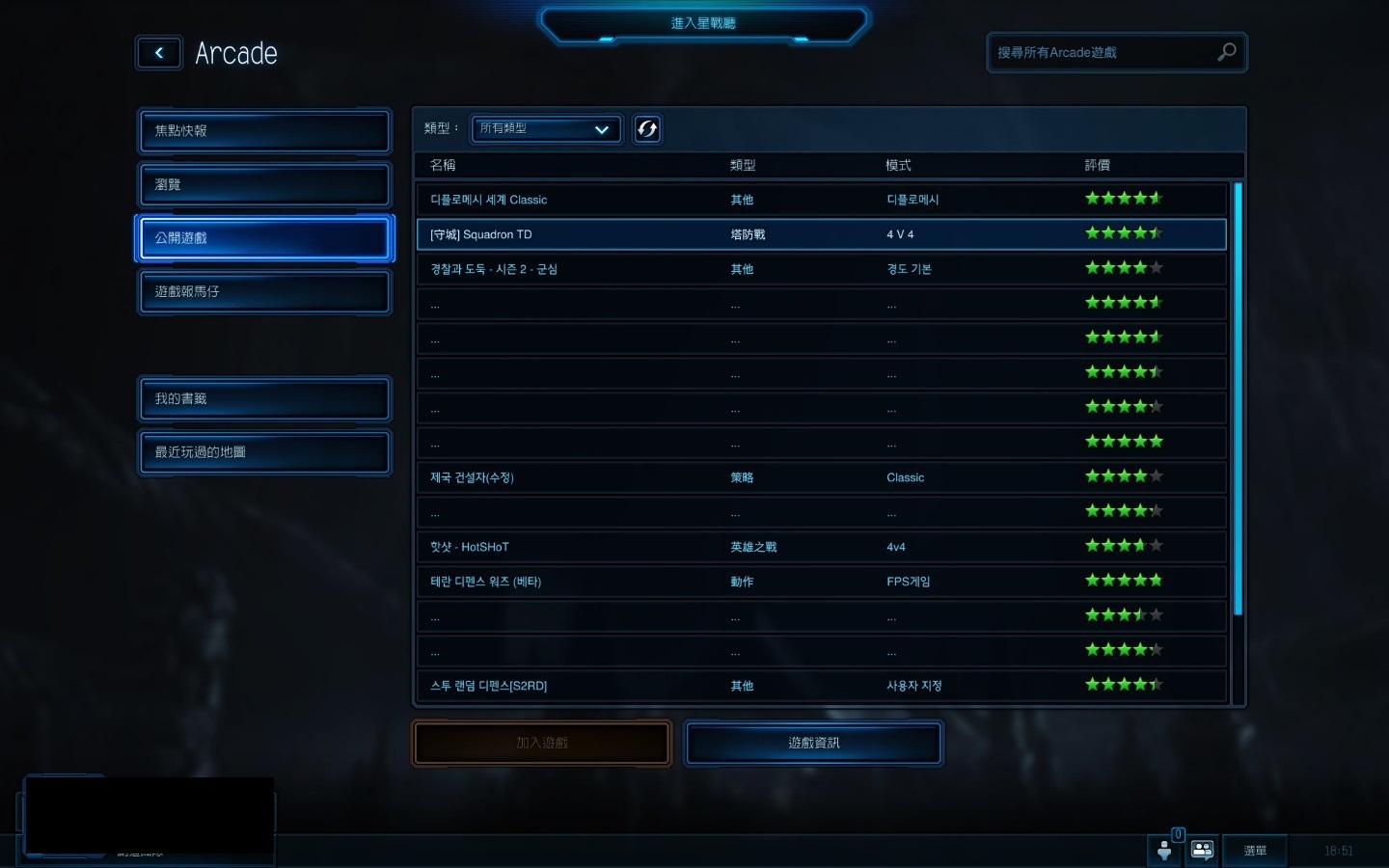Click the 進入星戰廳 button at top
This screenshot has width=1389, height=868.
click(703, 23)
